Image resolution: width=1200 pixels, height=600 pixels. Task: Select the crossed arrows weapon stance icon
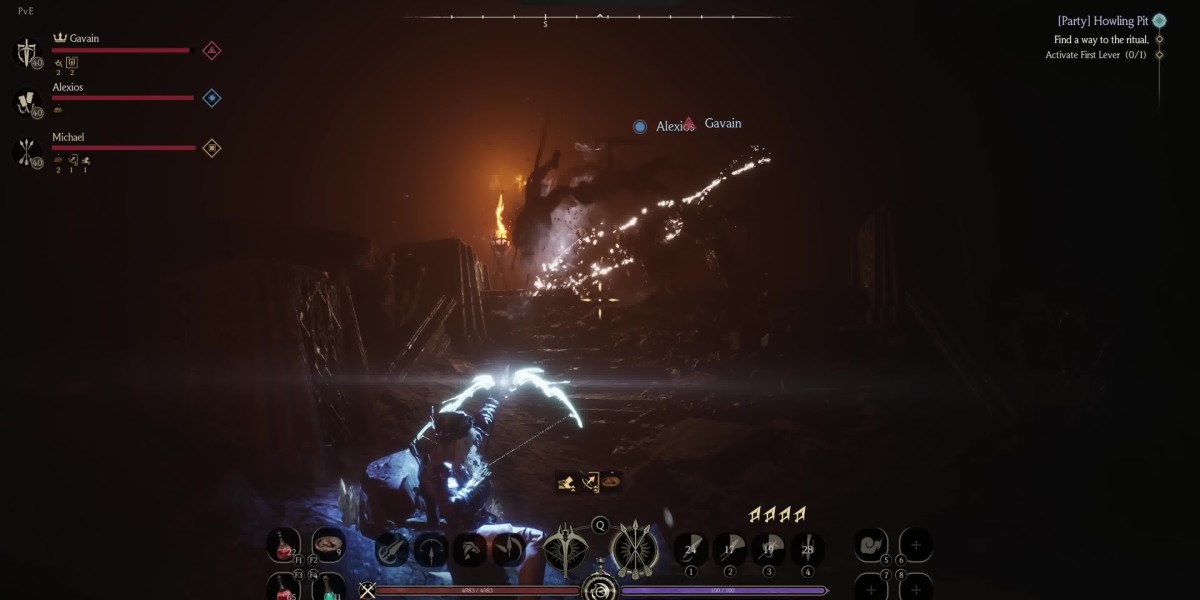point(633,550)
